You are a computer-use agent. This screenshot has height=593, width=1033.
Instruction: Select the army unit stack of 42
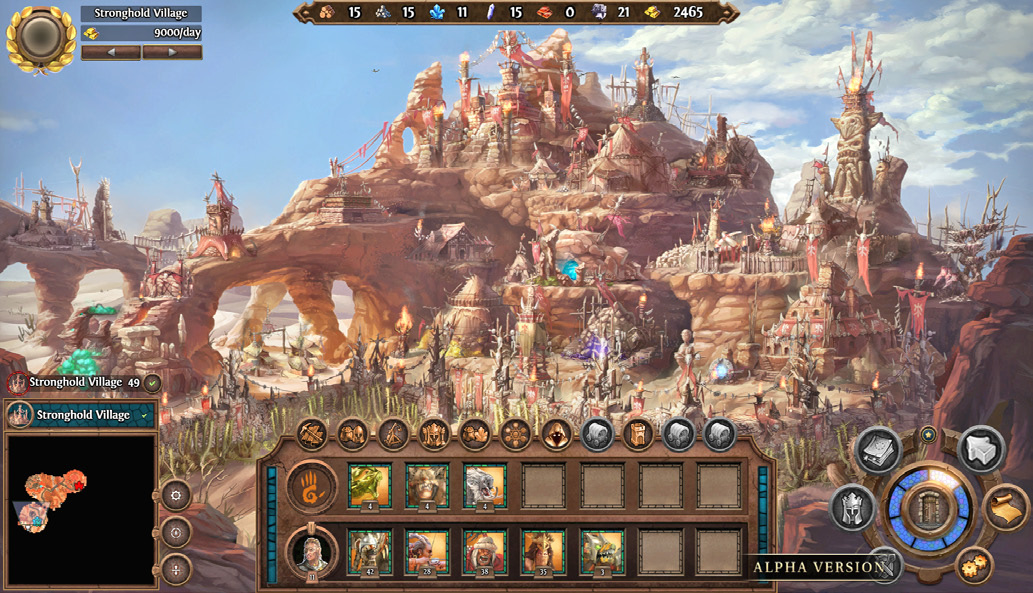point(369,550)
